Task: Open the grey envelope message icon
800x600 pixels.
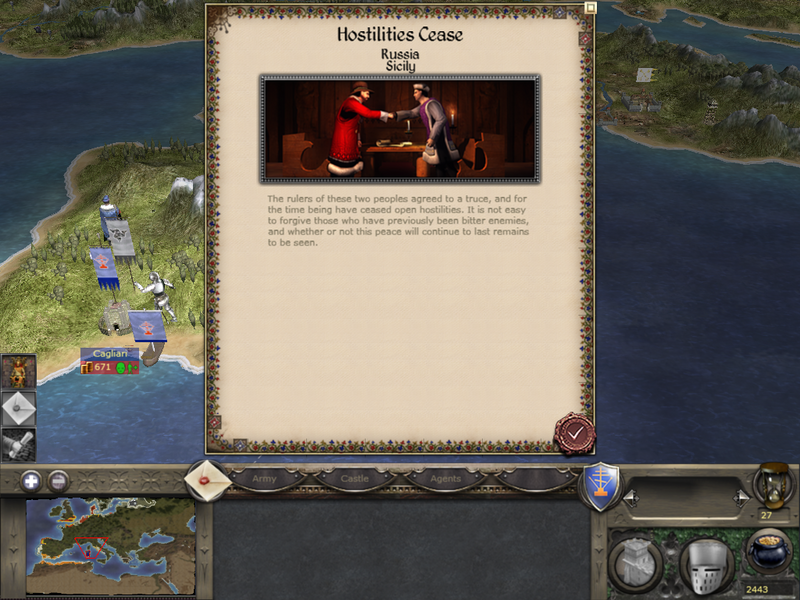Action: [x=19, y=408]
